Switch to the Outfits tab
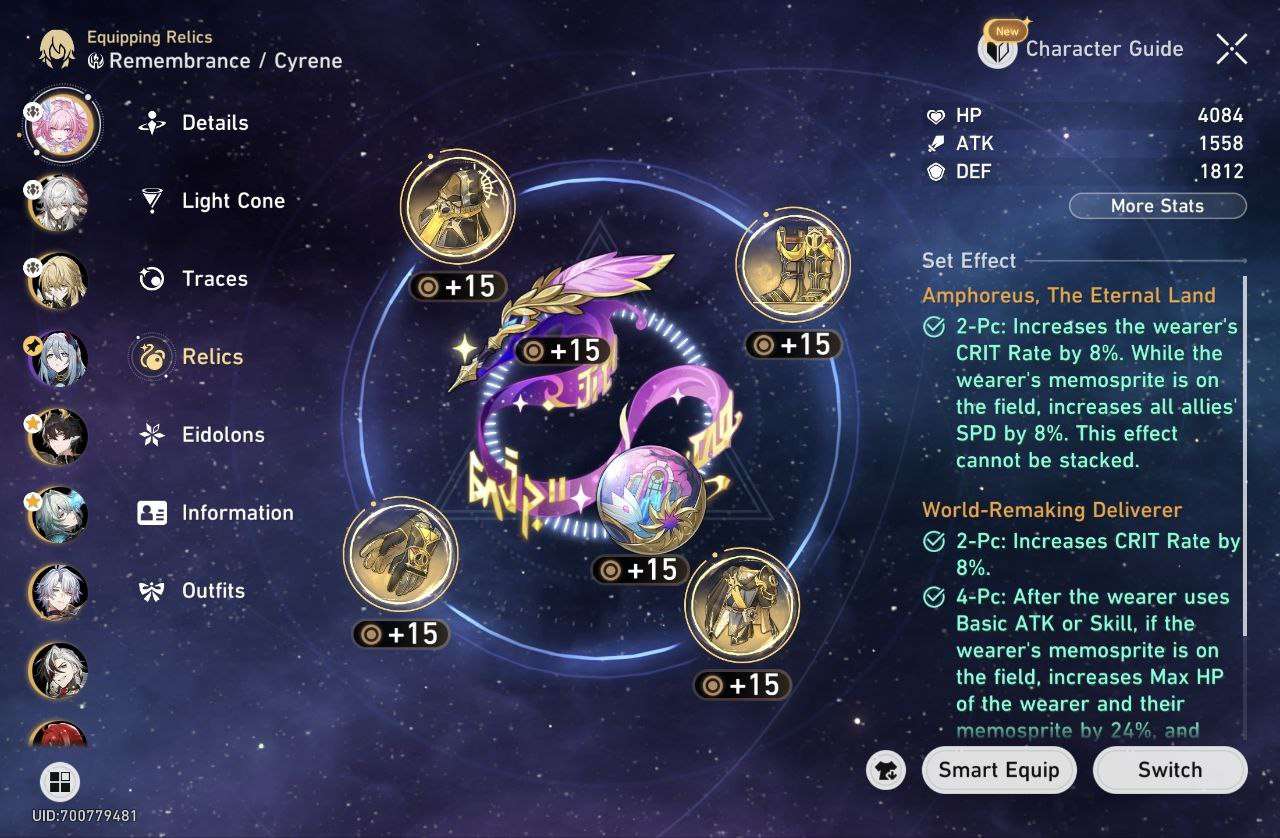Viewport: 1280px width, 838px height. pyautogui.click(x=212, y=591)
